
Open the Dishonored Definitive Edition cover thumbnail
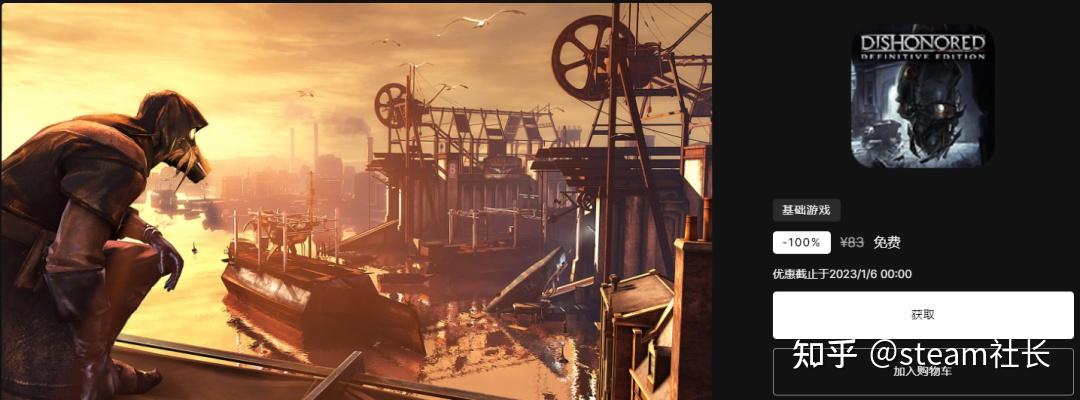923,96
